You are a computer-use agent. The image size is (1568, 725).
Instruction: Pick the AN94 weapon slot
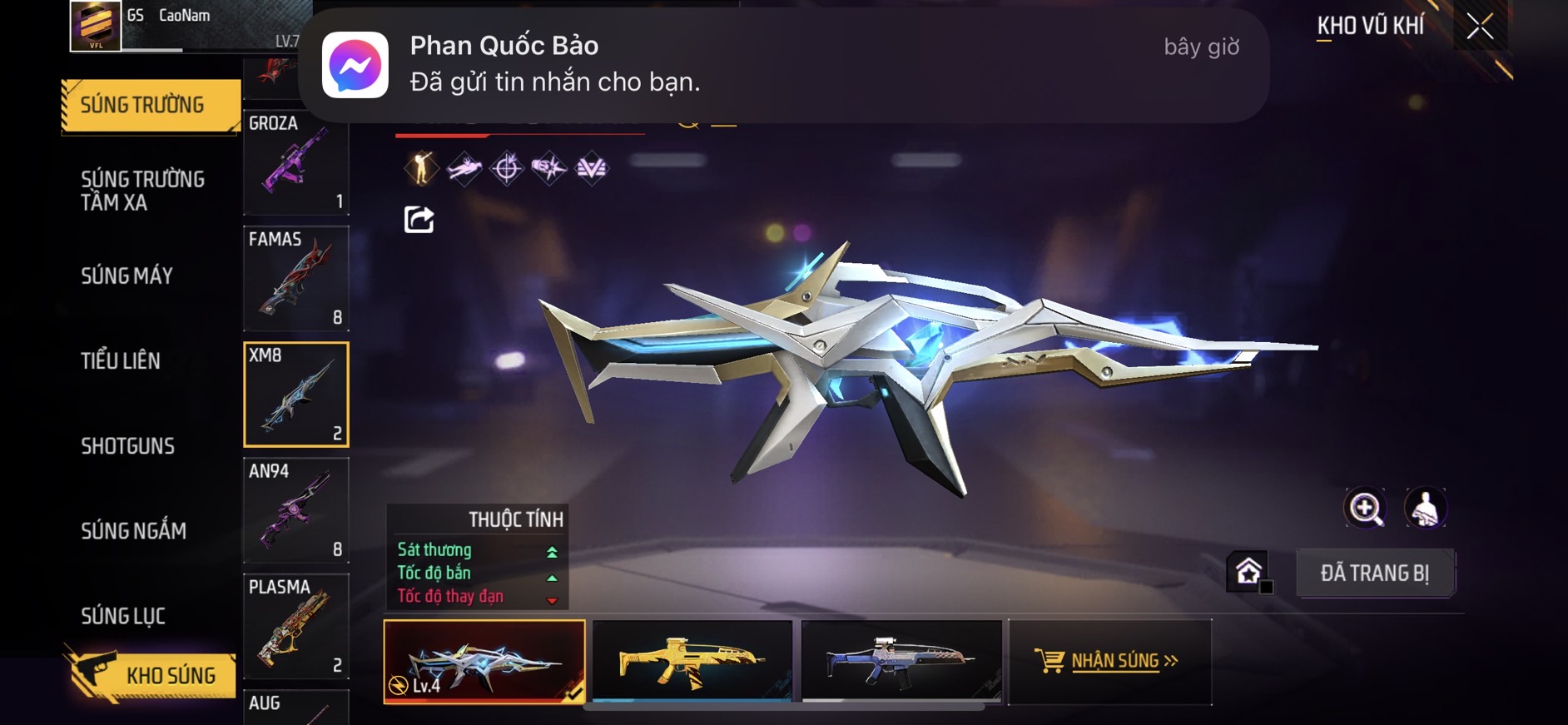click(295, 510)
